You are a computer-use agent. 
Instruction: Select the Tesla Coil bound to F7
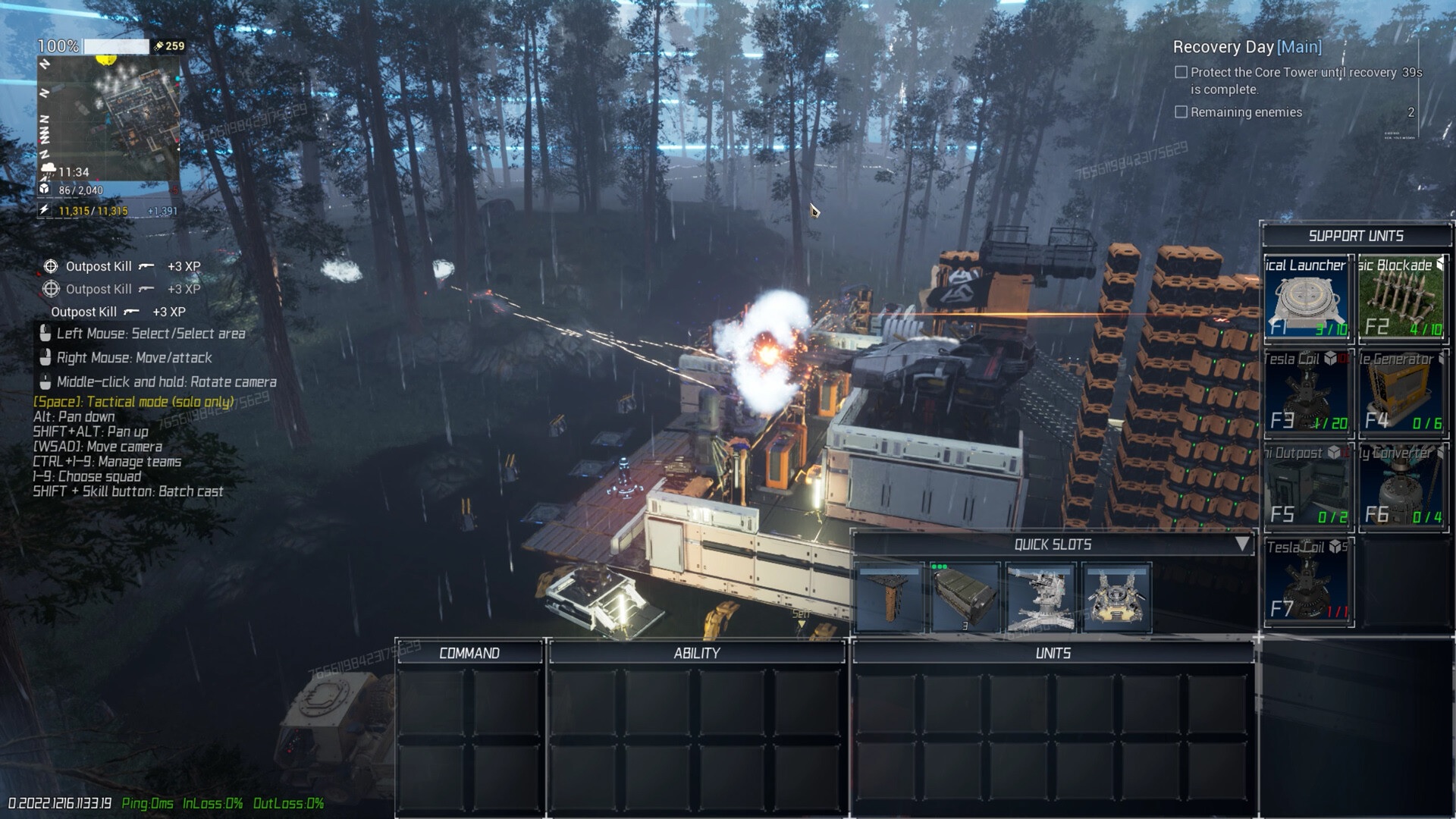[x=1306, y=580]
